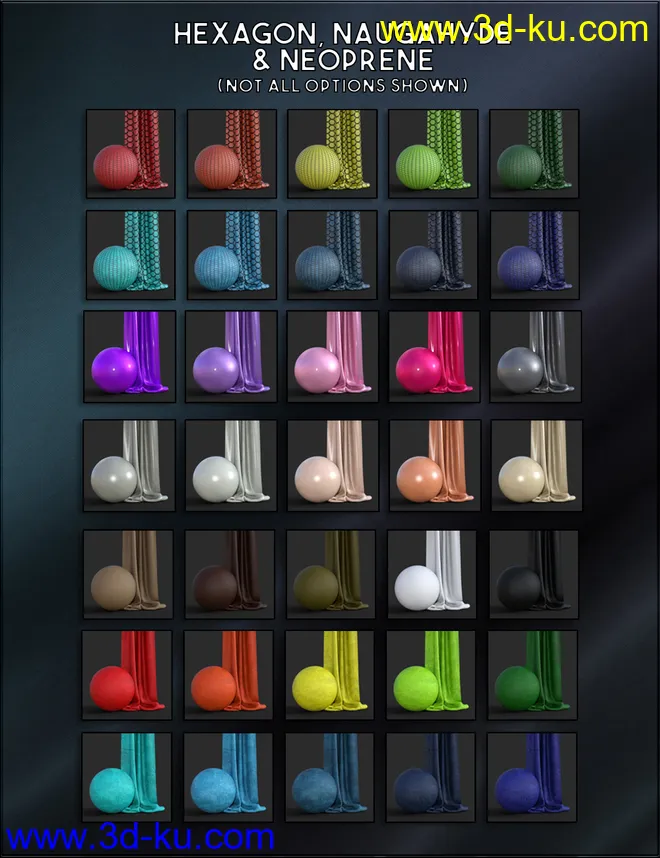The width and height of the screenshot is (660, 858).
Task: Pick the dark green hexagon-mesh material
Action: point(534,154)
